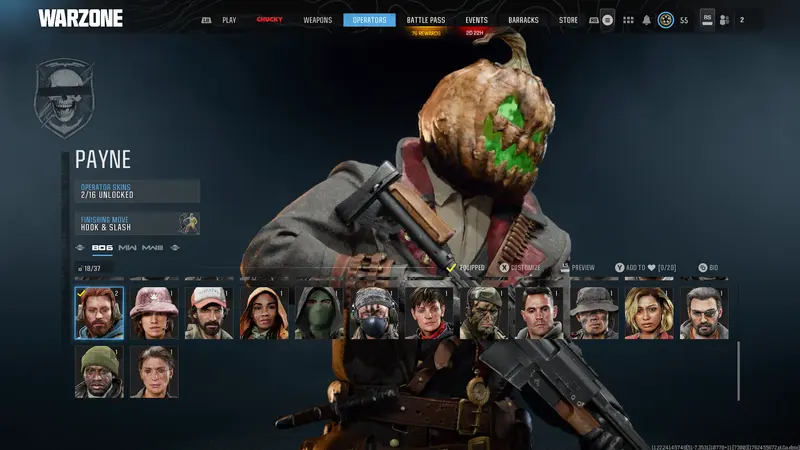Choose the operator wearing a green beanie
The height and width of the screenshot is (450, 800).
pos(99,372)
